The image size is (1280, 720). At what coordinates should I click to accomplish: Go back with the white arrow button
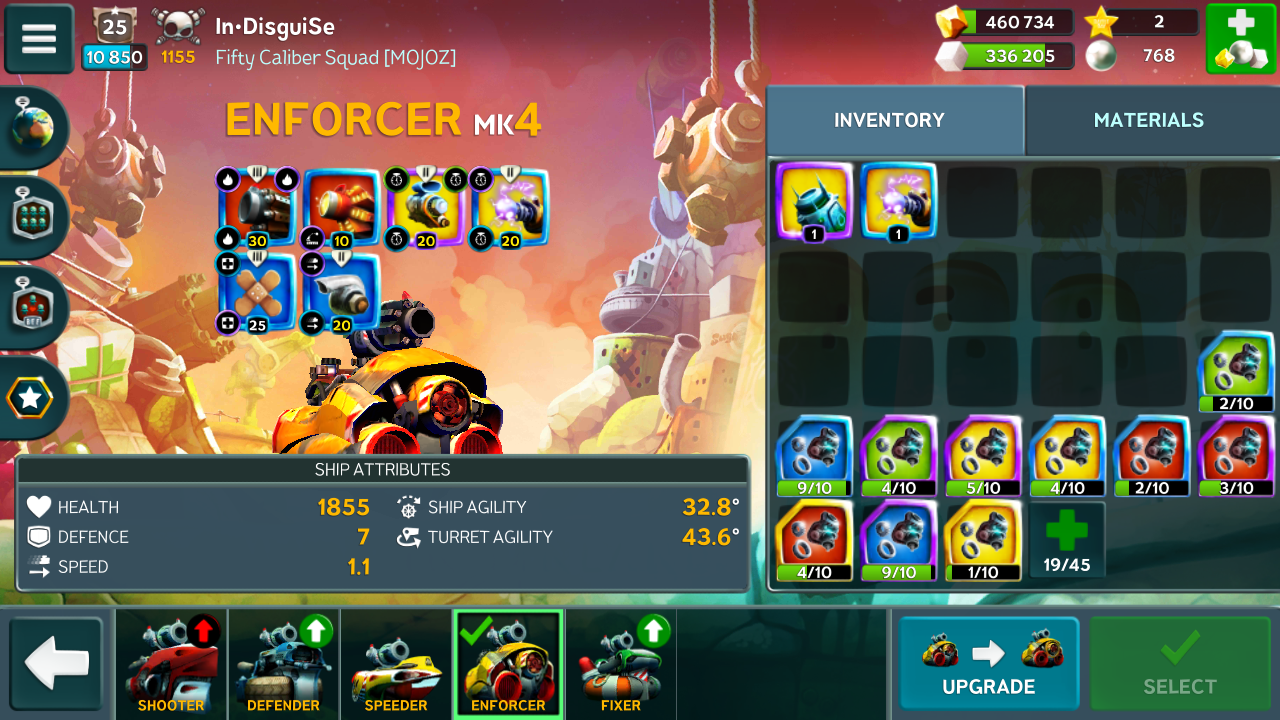(57, 664)
